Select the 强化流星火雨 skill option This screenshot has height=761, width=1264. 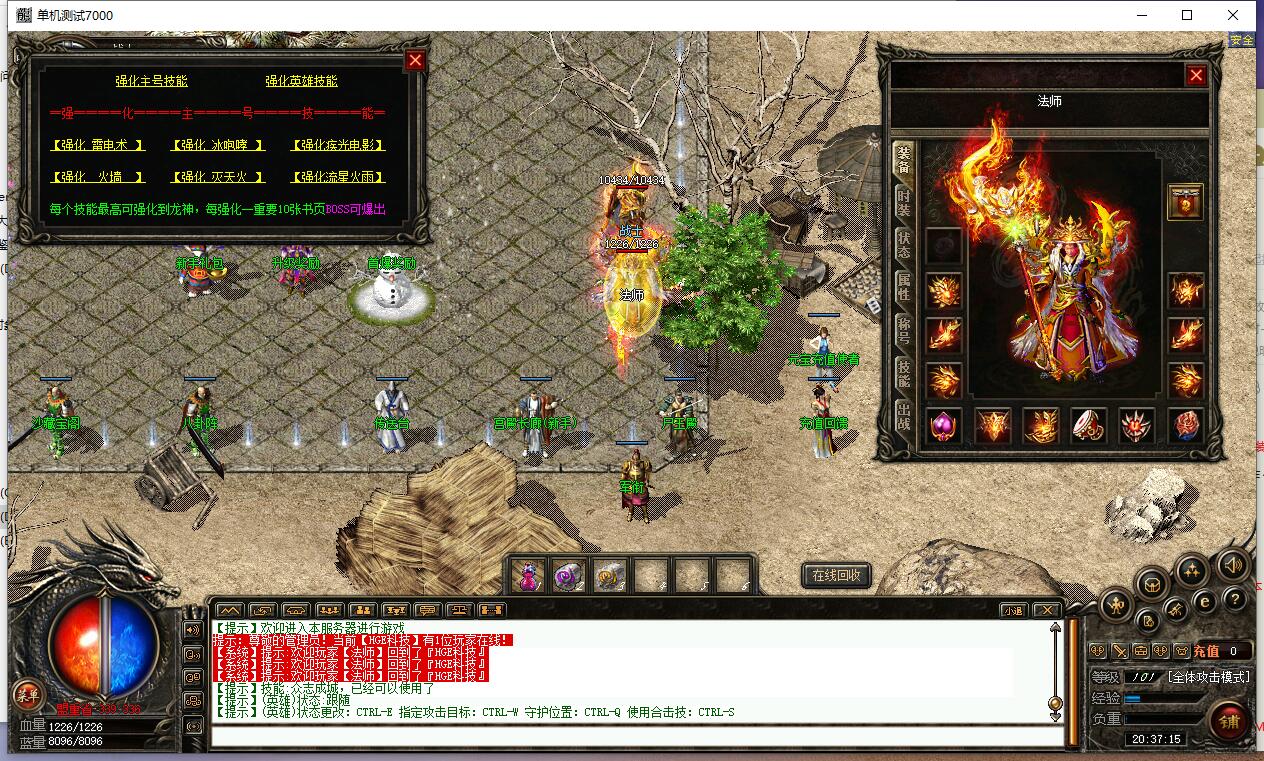338,177
